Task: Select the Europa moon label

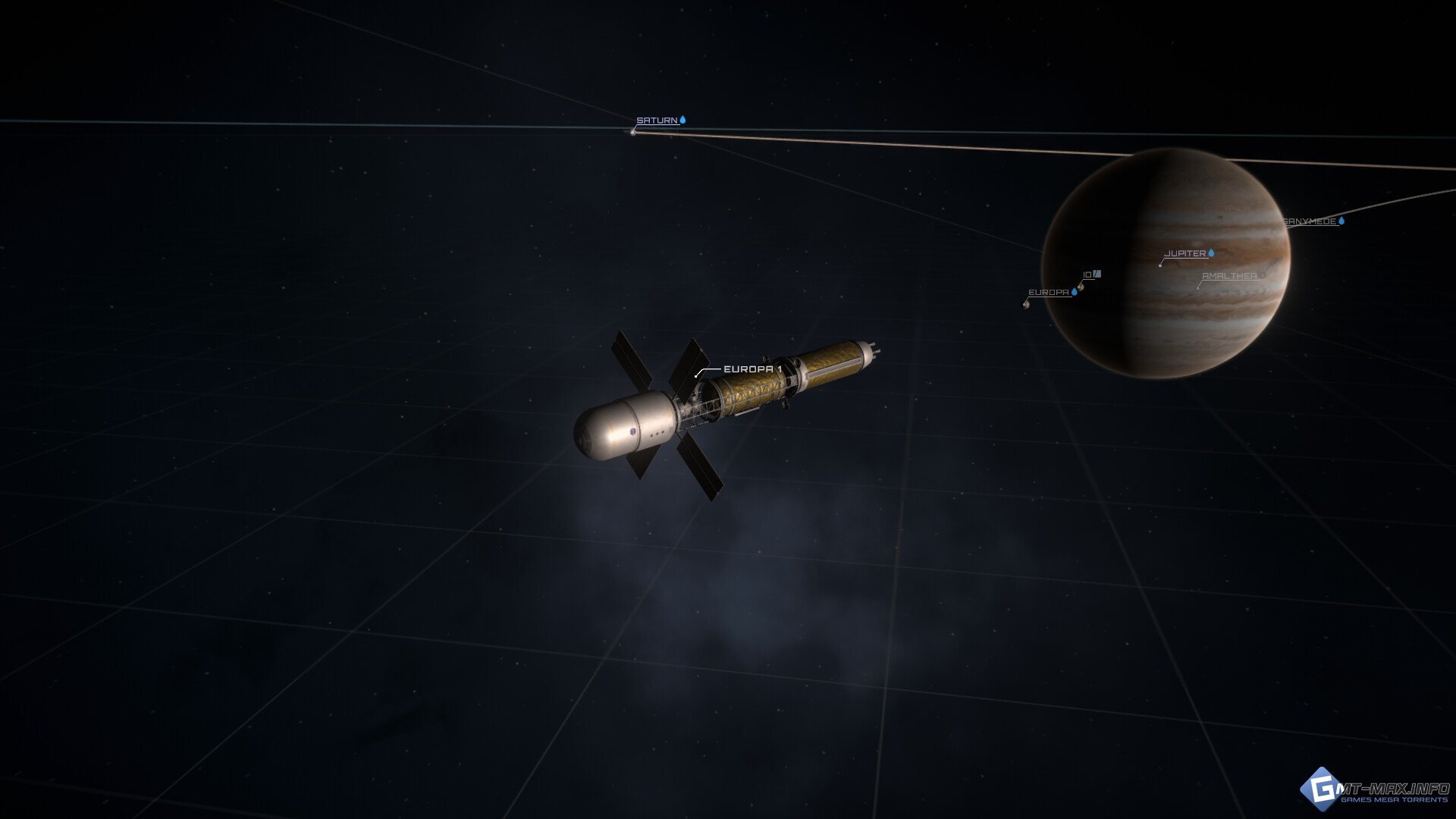Action: 1048,293
